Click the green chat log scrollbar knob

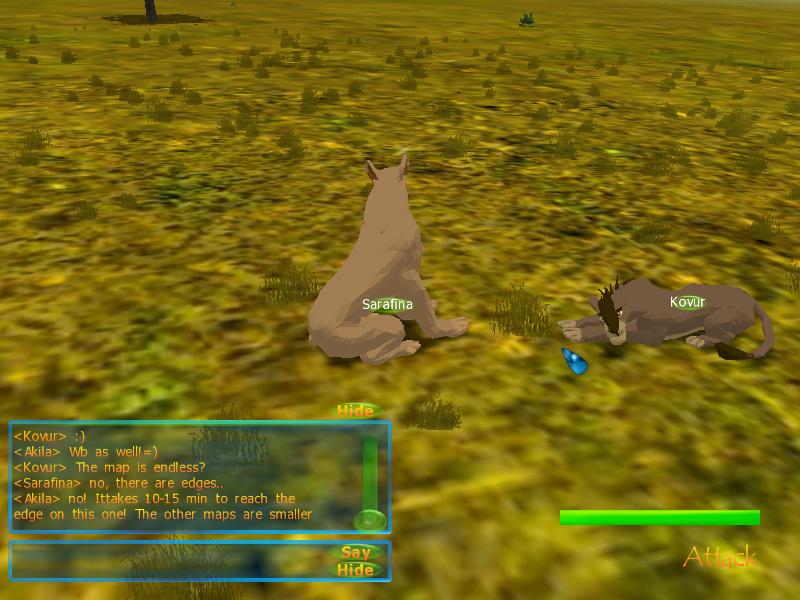[x=369, y=519]
